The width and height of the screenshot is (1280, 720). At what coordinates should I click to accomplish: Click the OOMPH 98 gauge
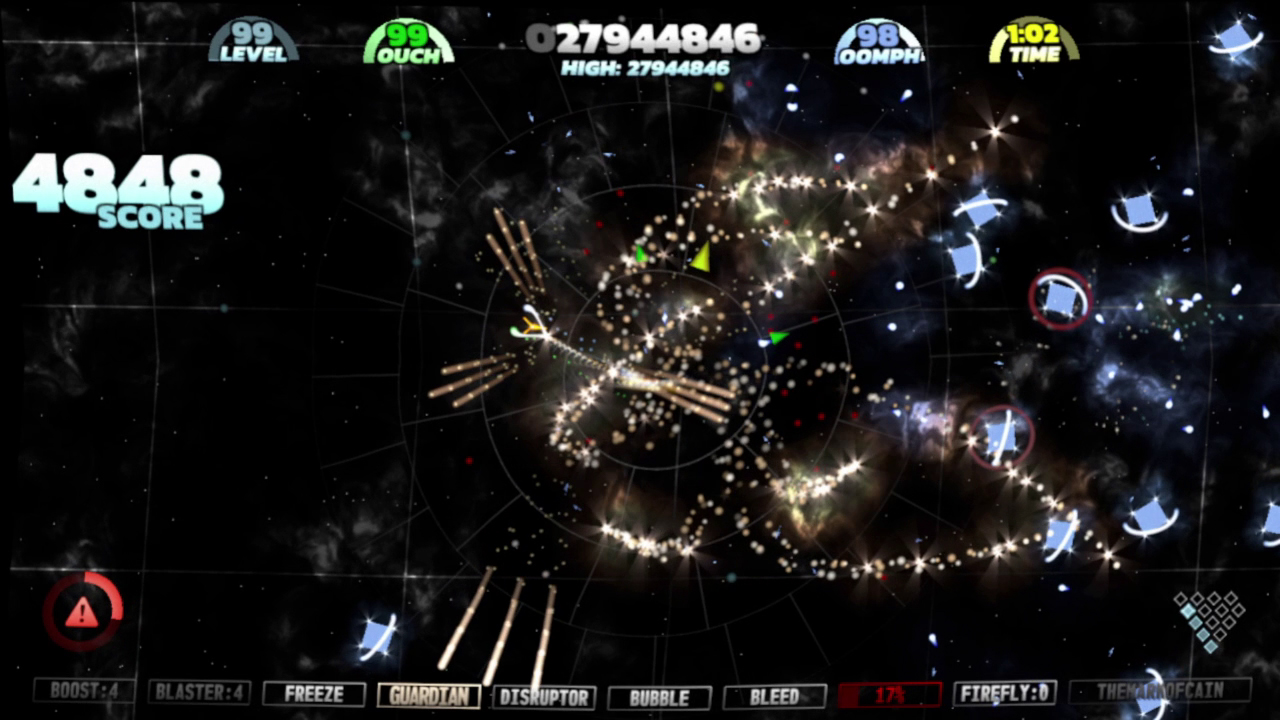pyautogui.click(x=880, y=40)
